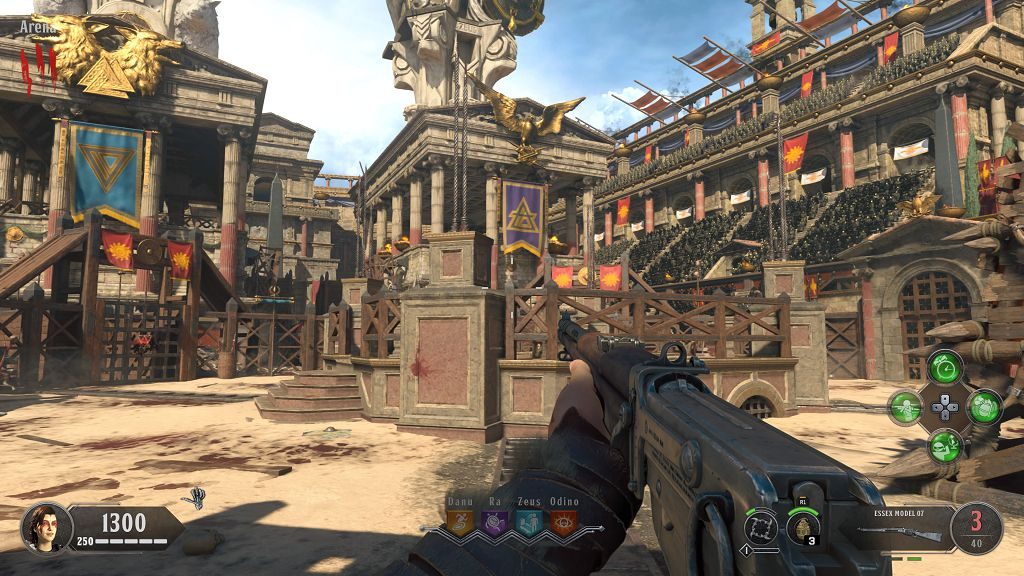Click the player character portrait

tap(47, 528)
